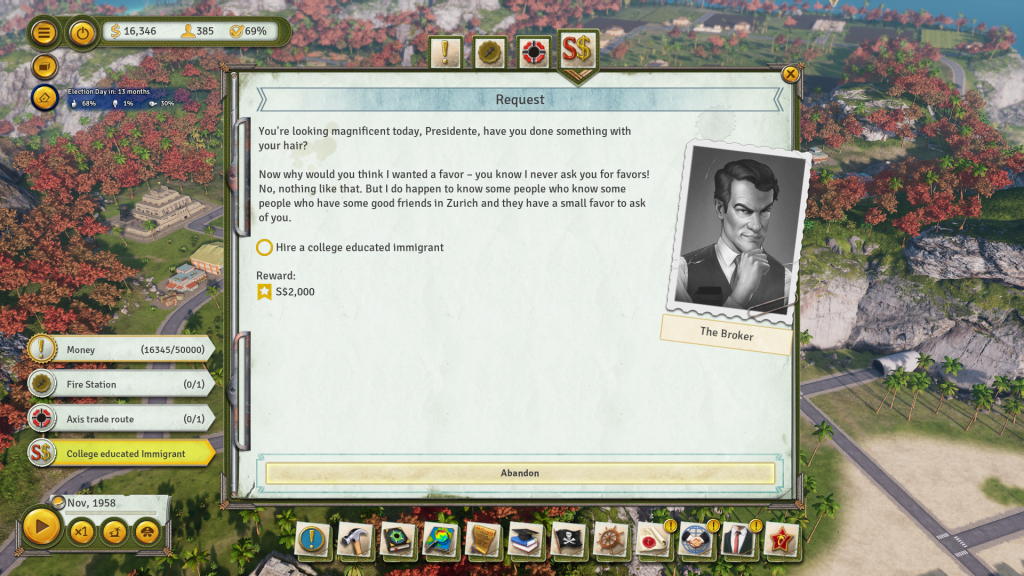
Task: Change the x1 game speed
Action: 81,531
